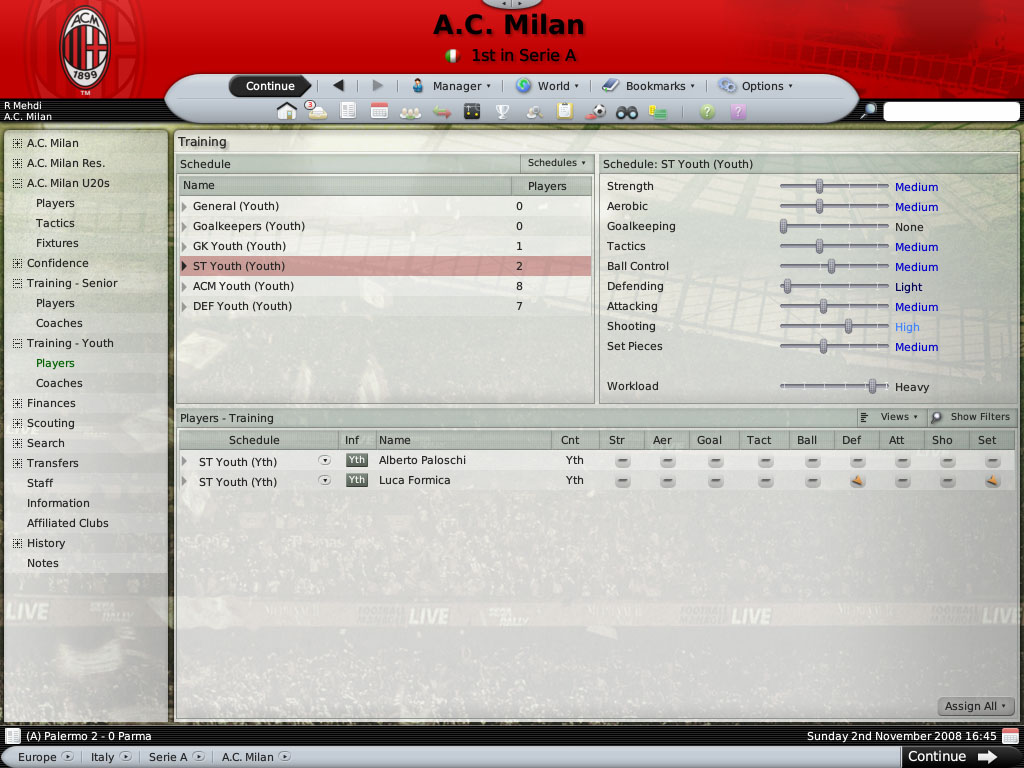The image size is (1024, 768).
Task: Open the Views dropdown
Action: tap(890, 417)
